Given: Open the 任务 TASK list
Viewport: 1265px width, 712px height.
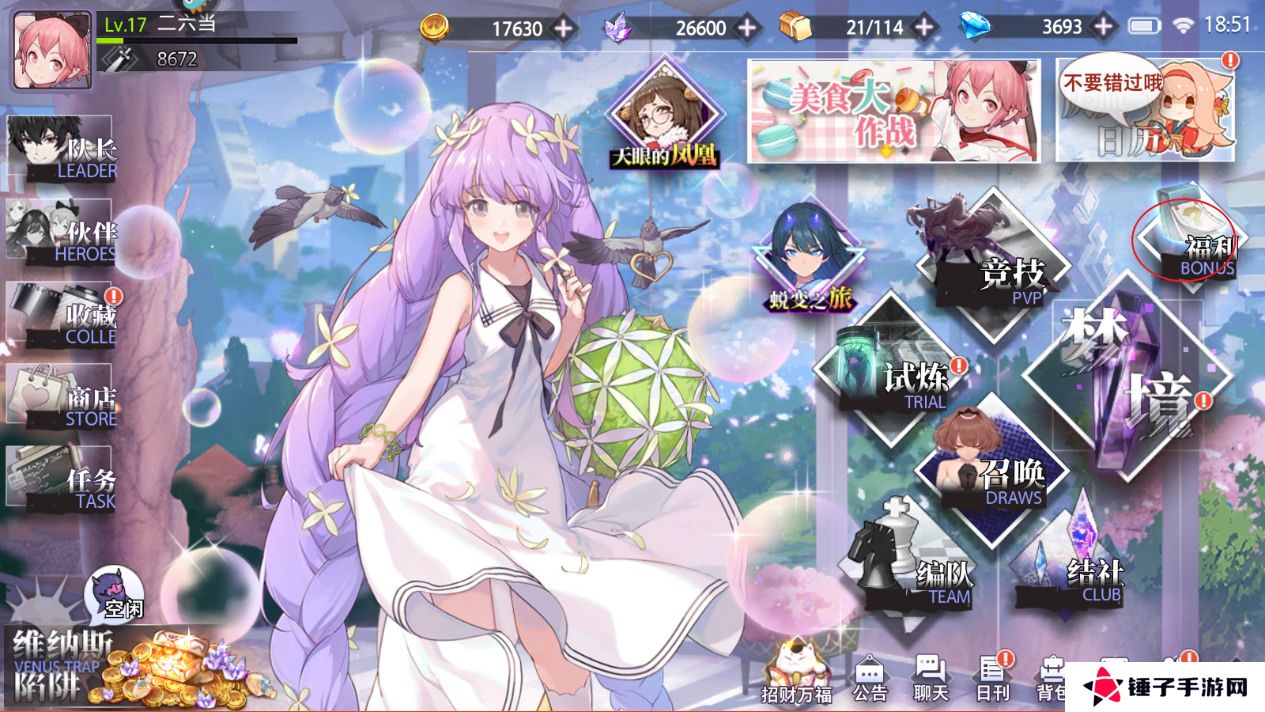Looking at the screenshot, I should [62, 483].
